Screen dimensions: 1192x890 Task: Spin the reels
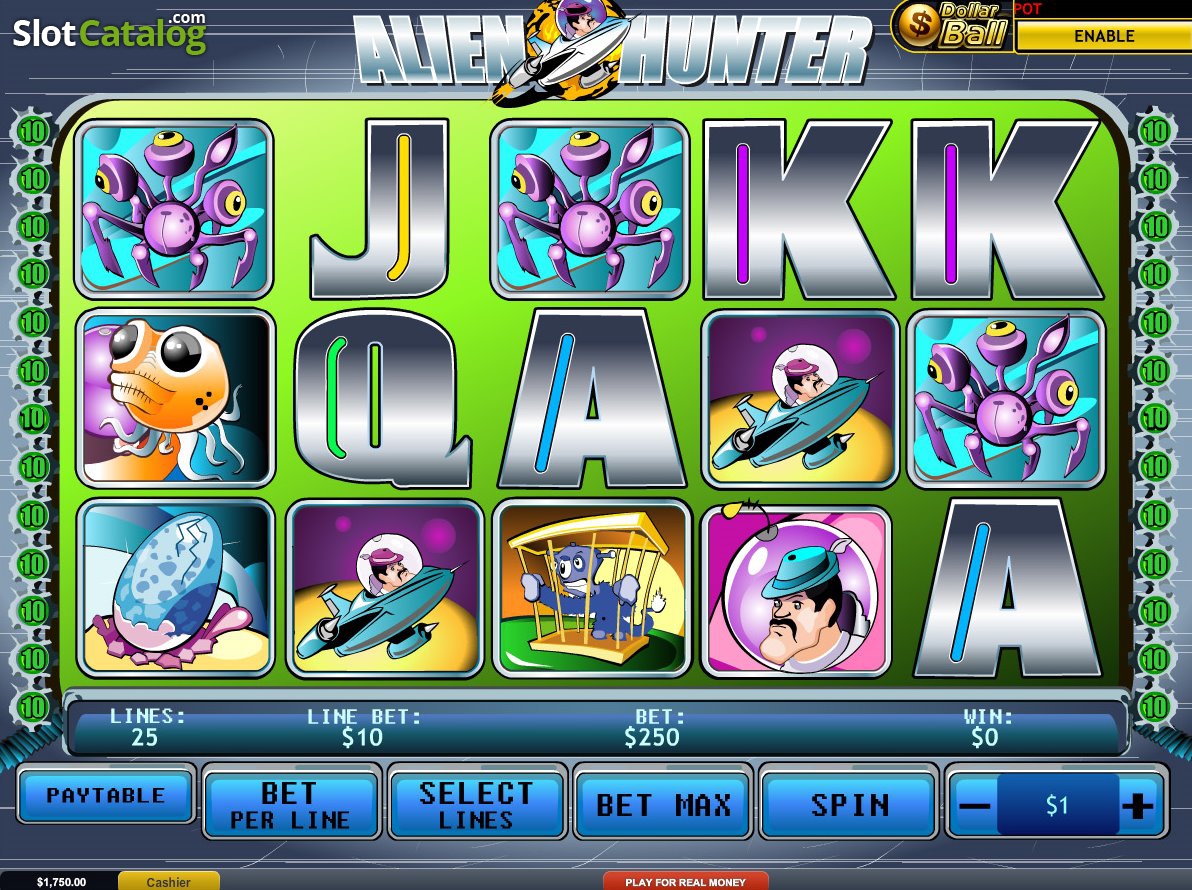click(849, 805)
